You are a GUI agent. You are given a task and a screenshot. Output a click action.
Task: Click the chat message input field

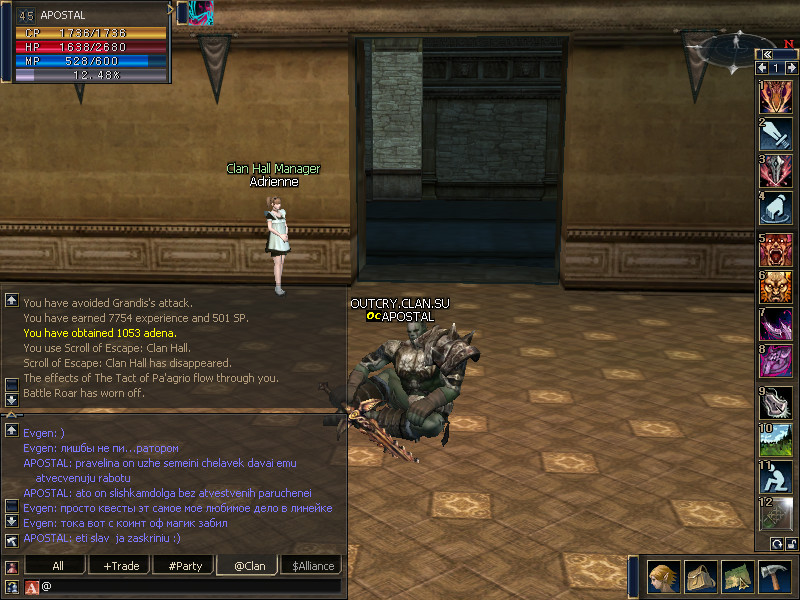click(x=190, y=586)
